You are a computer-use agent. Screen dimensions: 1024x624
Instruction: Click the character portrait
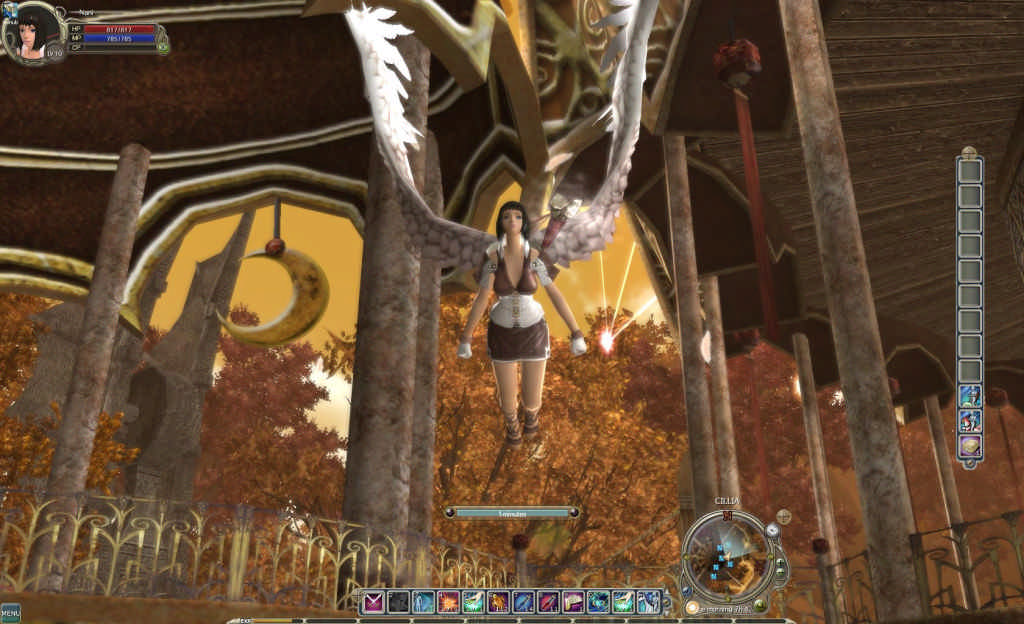pos(33,33)
